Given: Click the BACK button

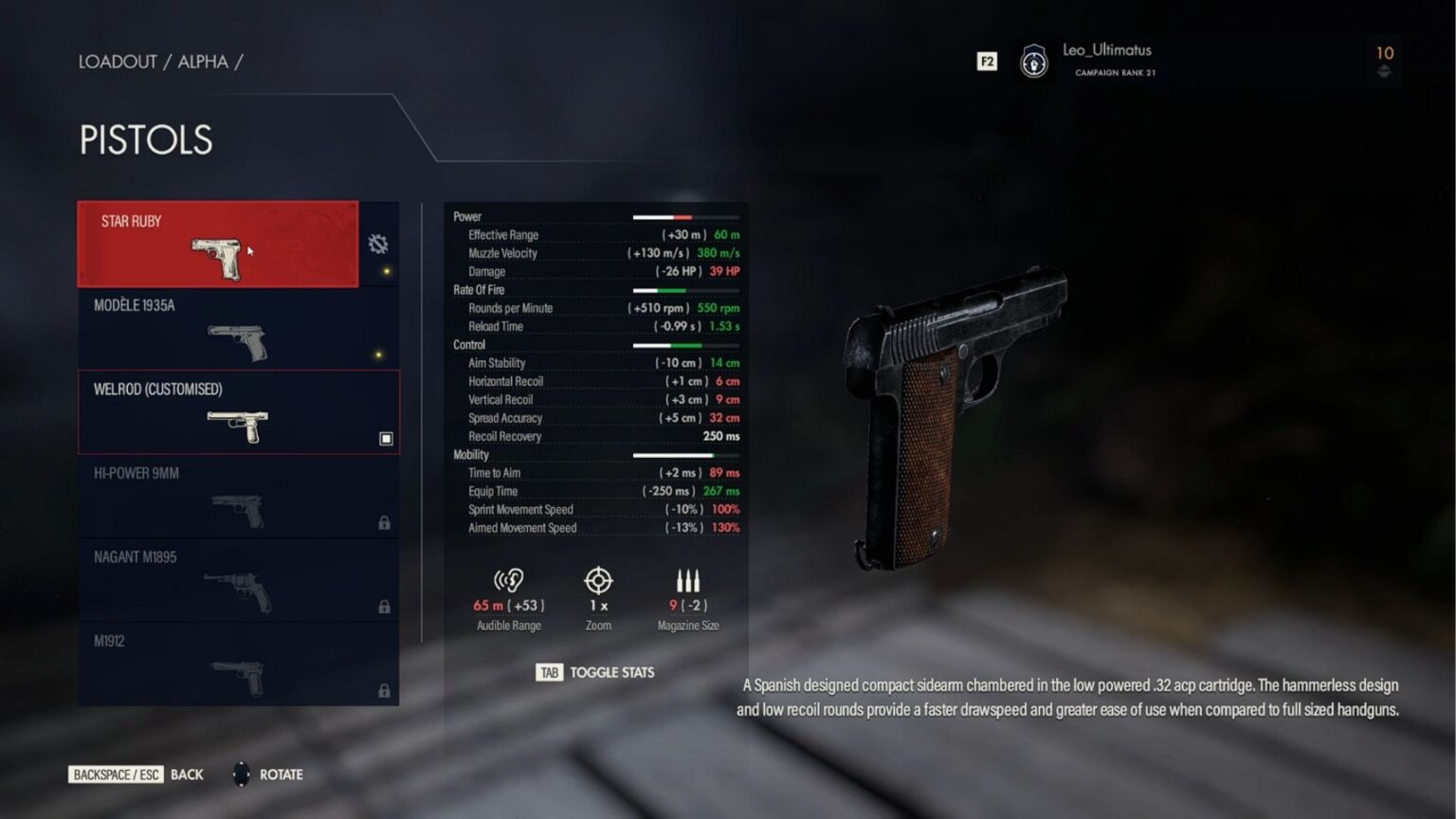Looking at the screenshot, I should click(186, 774).
